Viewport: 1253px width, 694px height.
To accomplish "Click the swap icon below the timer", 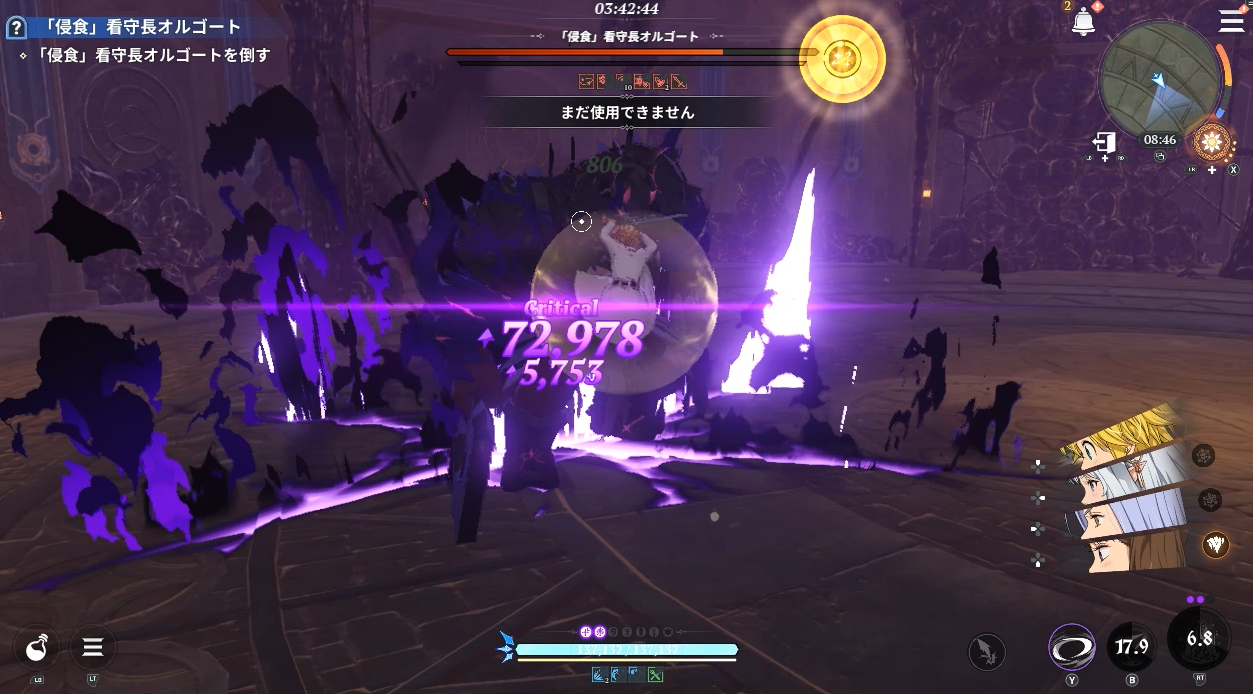I will coord(1160,156).
